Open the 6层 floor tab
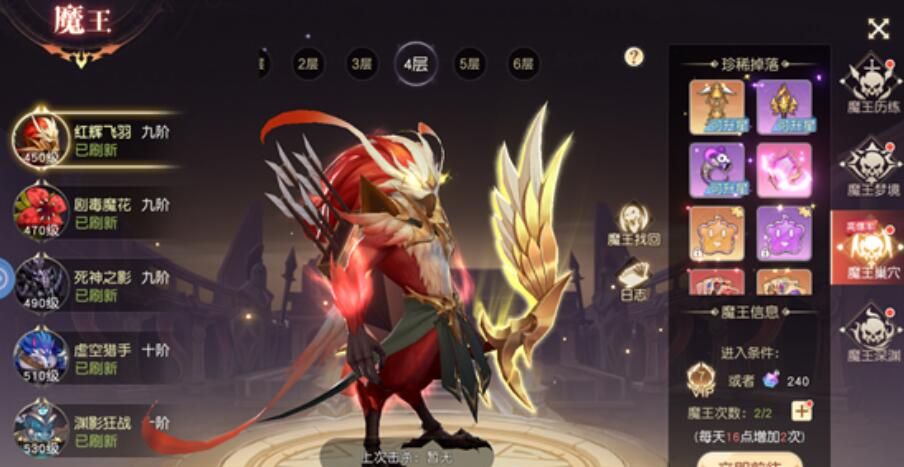This screenshot has width=904, height=467. tap(523, 65)
